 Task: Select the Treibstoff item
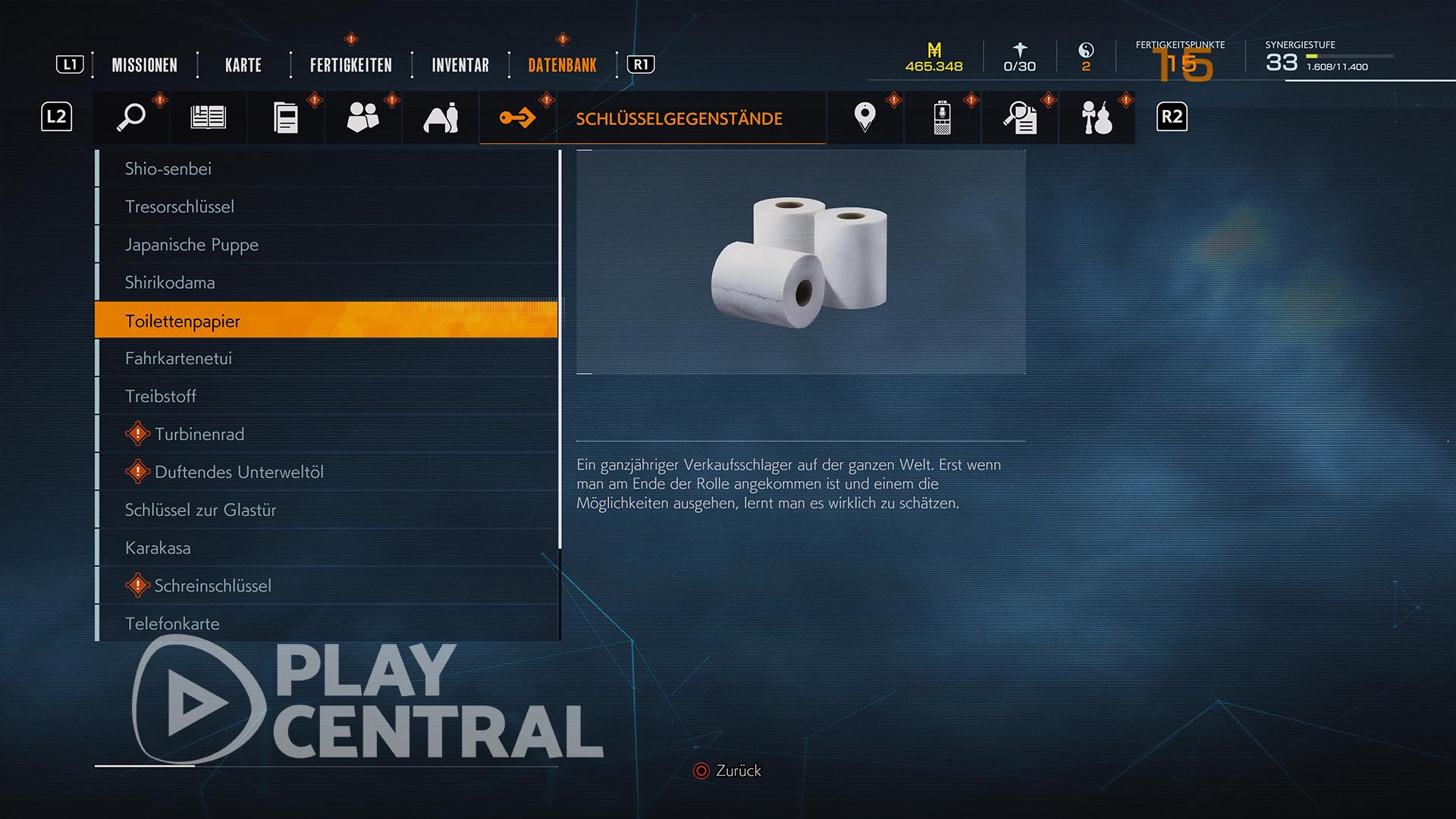tap(161, 396)
